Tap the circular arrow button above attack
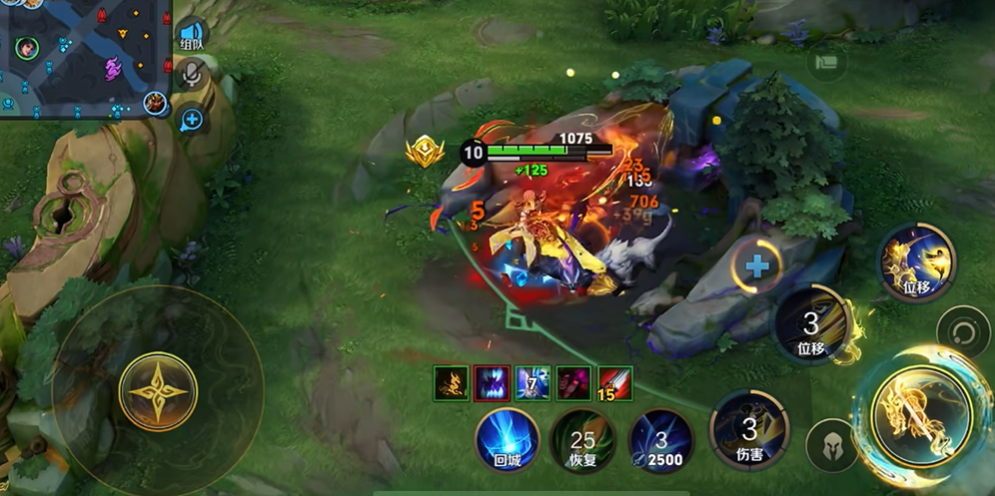Viewport: 995px width, 496px height. 964,332
